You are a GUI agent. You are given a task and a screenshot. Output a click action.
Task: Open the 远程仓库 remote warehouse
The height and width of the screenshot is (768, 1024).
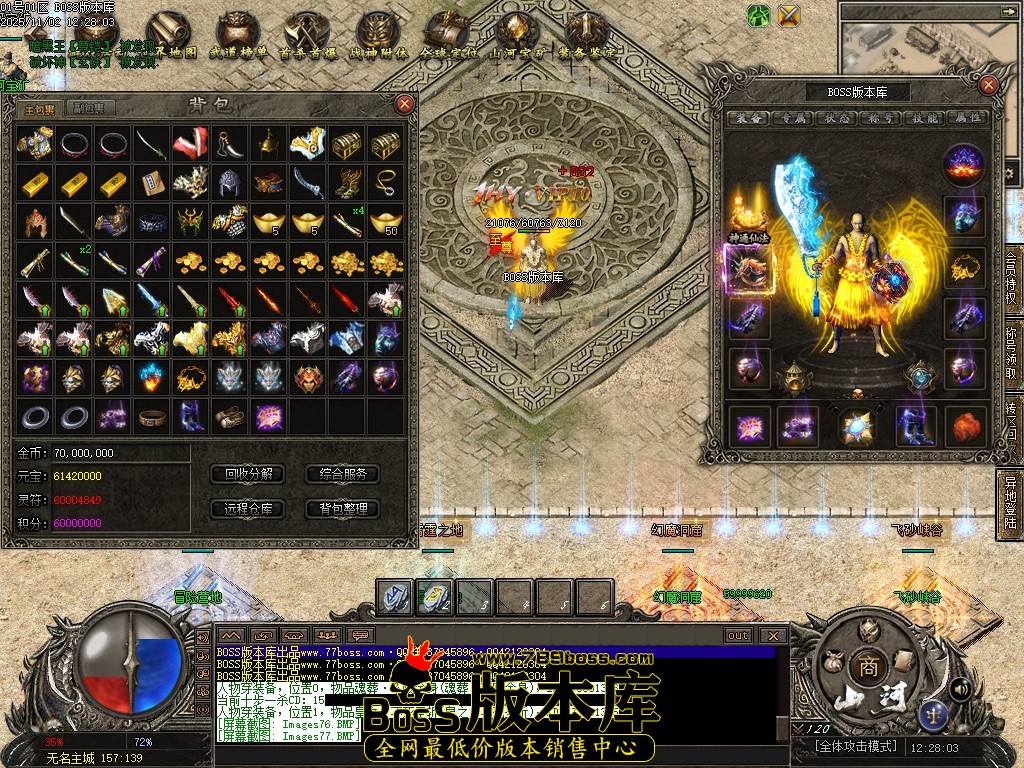point(248,509)
